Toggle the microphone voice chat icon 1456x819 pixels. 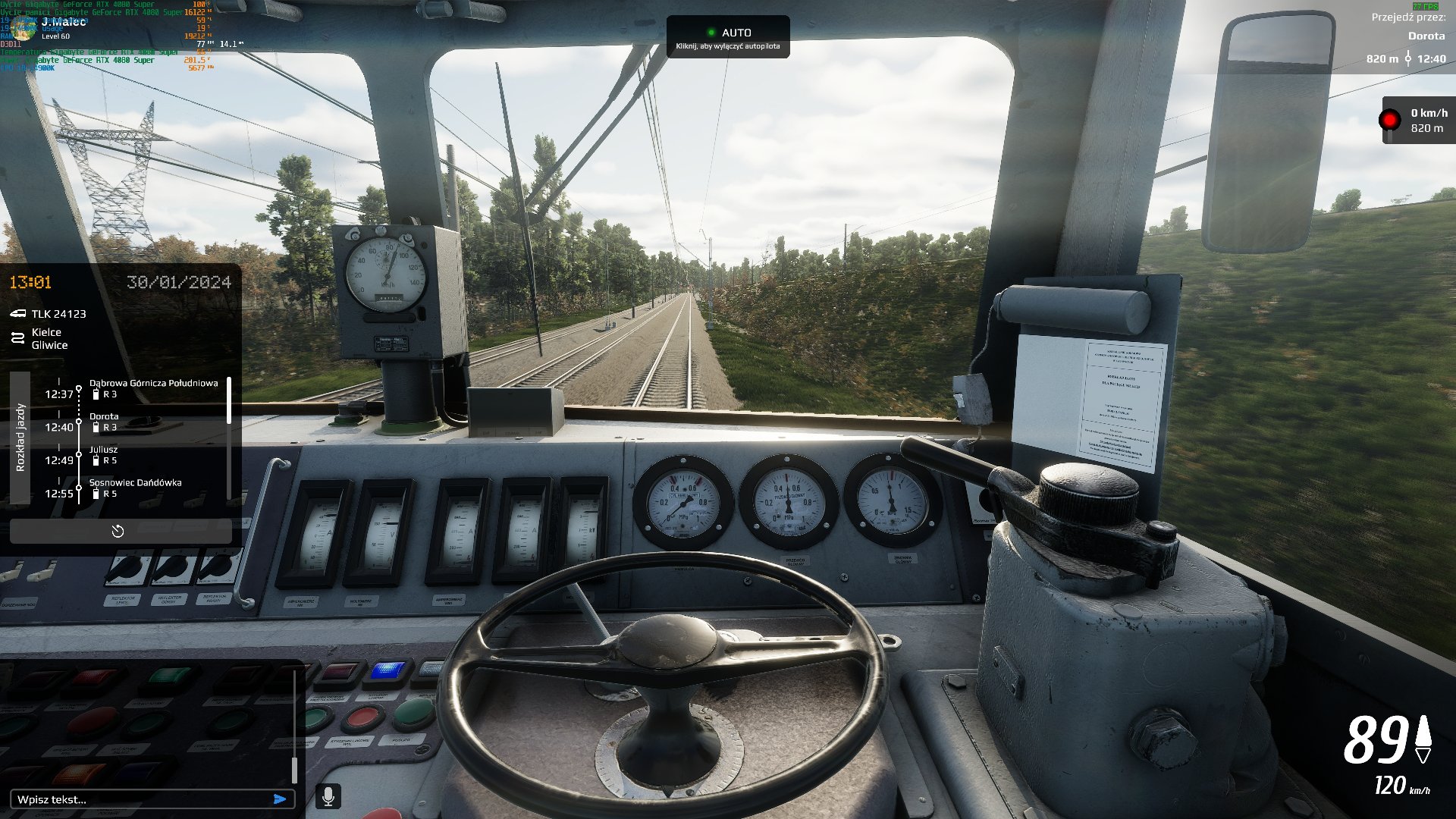(x=328, y=796)
